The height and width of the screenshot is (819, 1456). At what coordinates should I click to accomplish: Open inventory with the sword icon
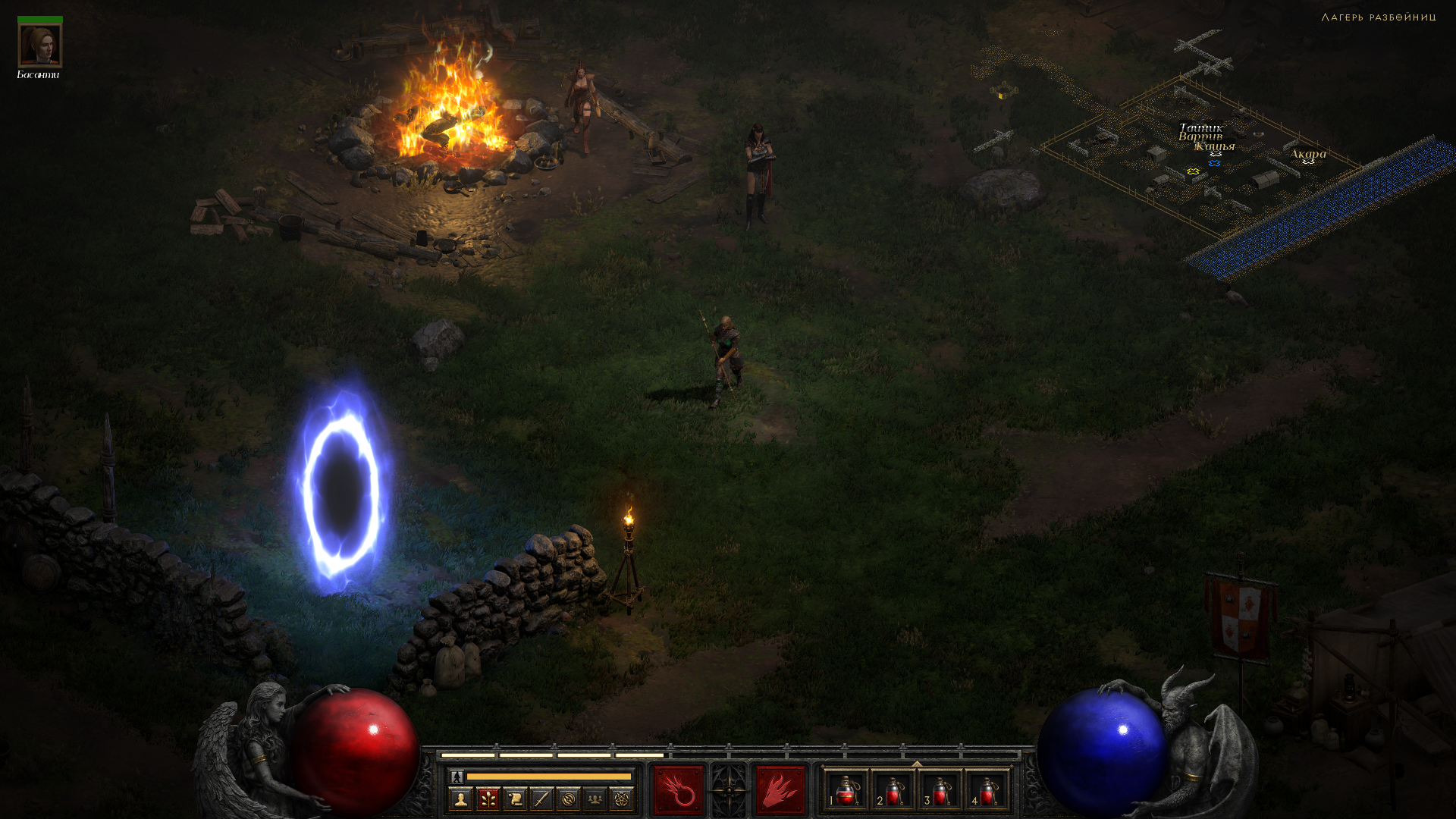[x=541, y=799]
